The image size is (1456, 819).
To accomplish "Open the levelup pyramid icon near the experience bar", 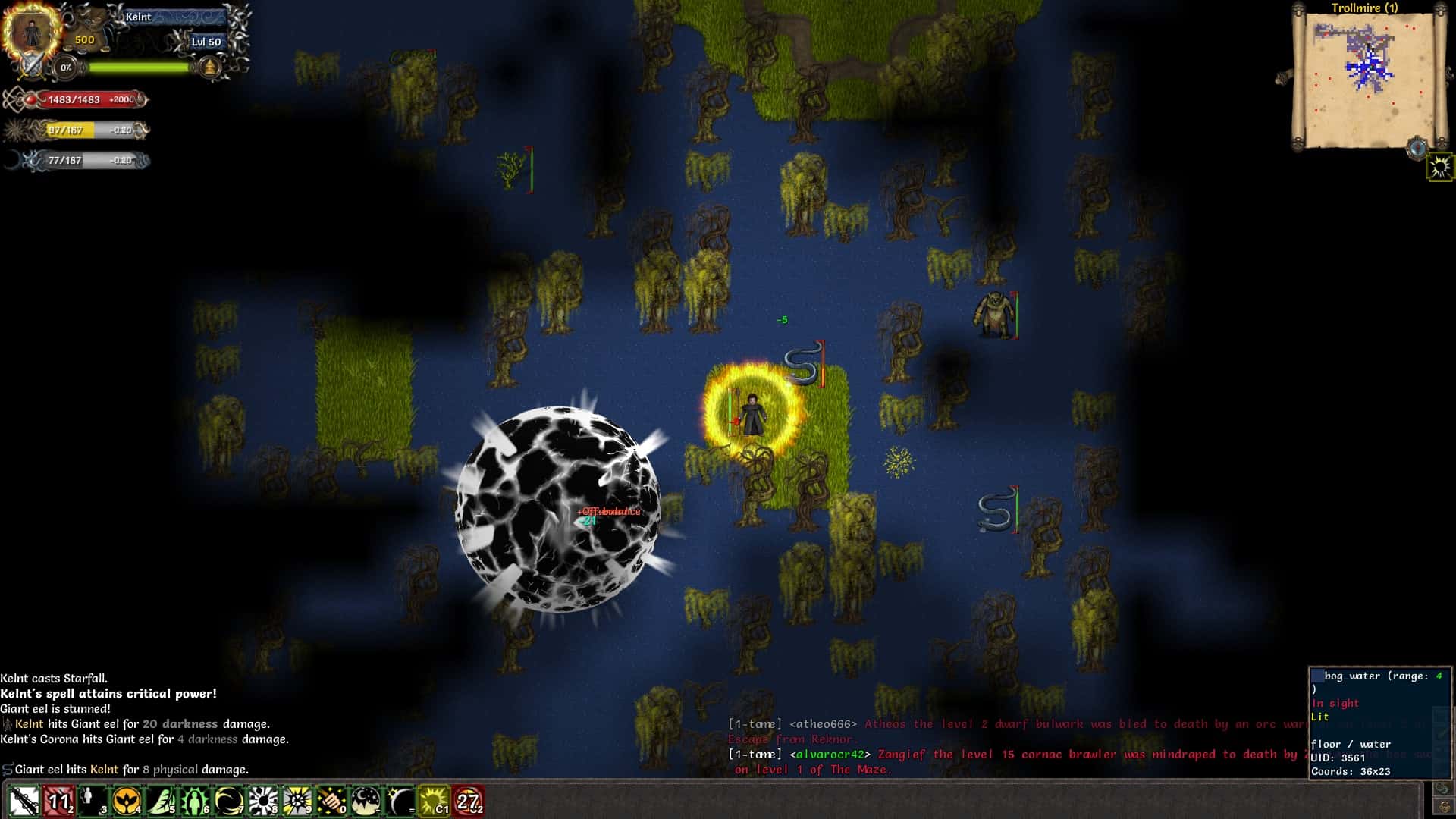I will tap(209, 68).
